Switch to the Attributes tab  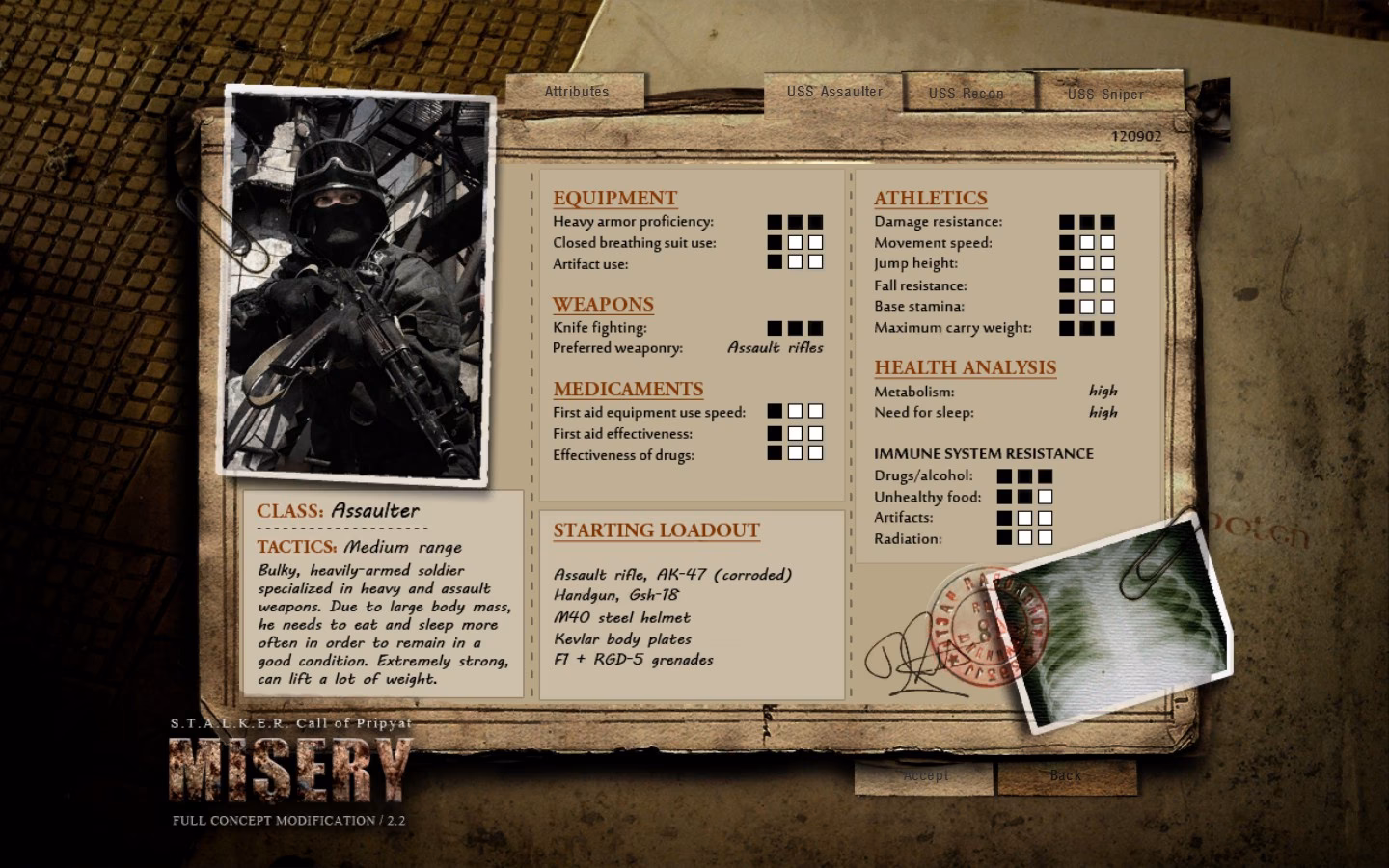[x=577, y=91]
